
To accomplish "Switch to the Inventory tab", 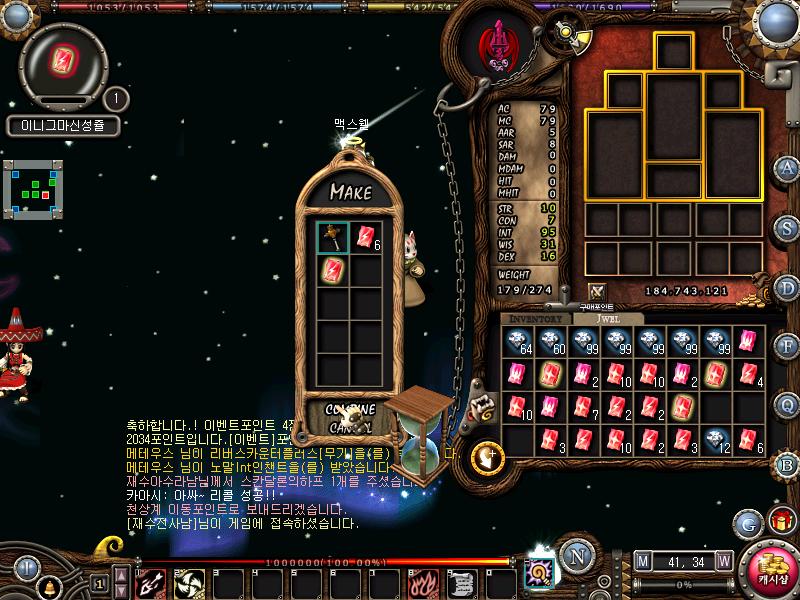I will pos(537,318).
